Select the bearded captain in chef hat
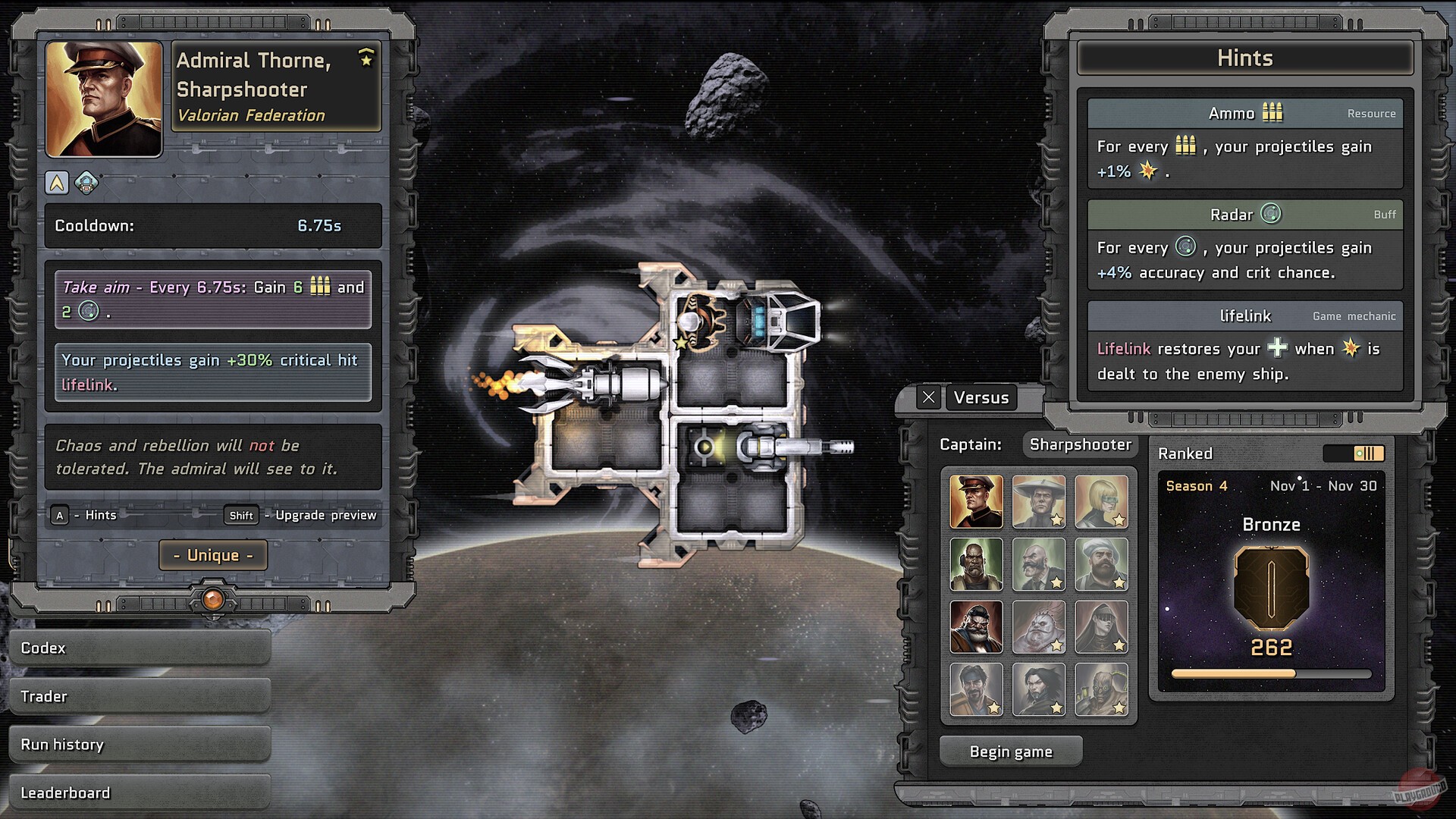Viewport: 1456px width, 819px height. [x=1101, y=565]
